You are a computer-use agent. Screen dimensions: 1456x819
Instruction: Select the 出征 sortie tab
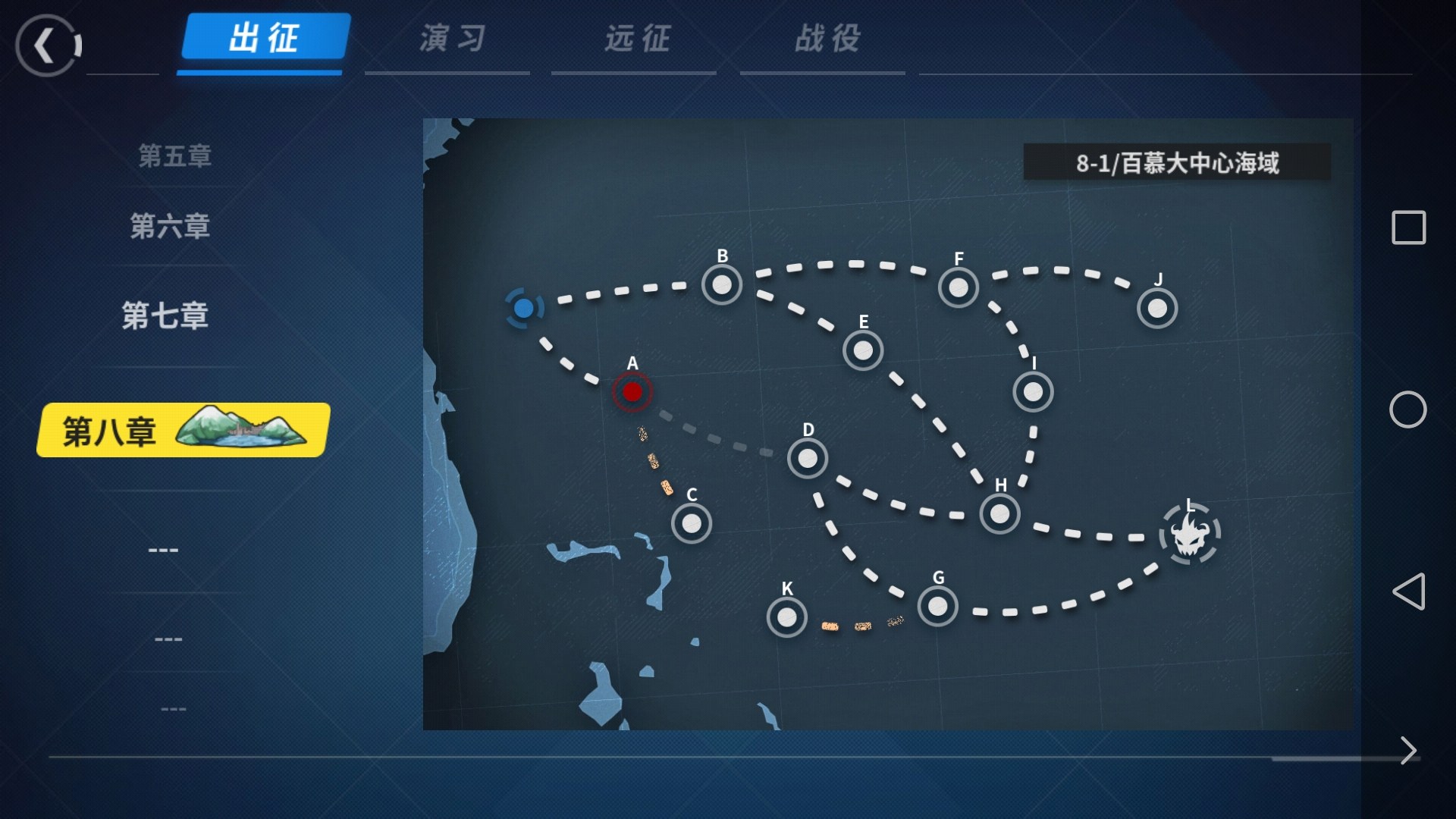pyautogui.click(x=265, y=38)
